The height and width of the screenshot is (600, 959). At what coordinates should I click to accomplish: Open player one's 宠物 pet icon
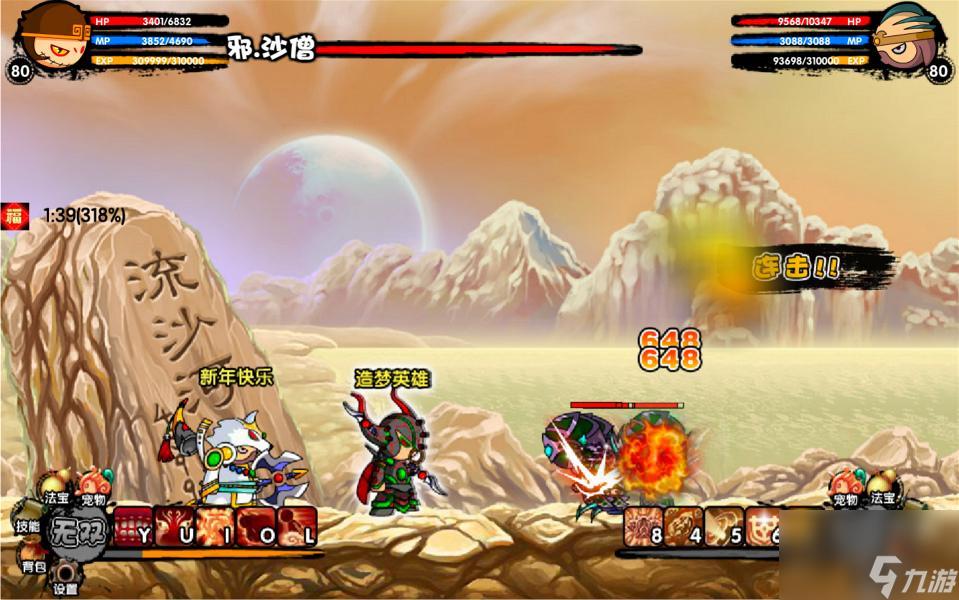coord(96,483)
